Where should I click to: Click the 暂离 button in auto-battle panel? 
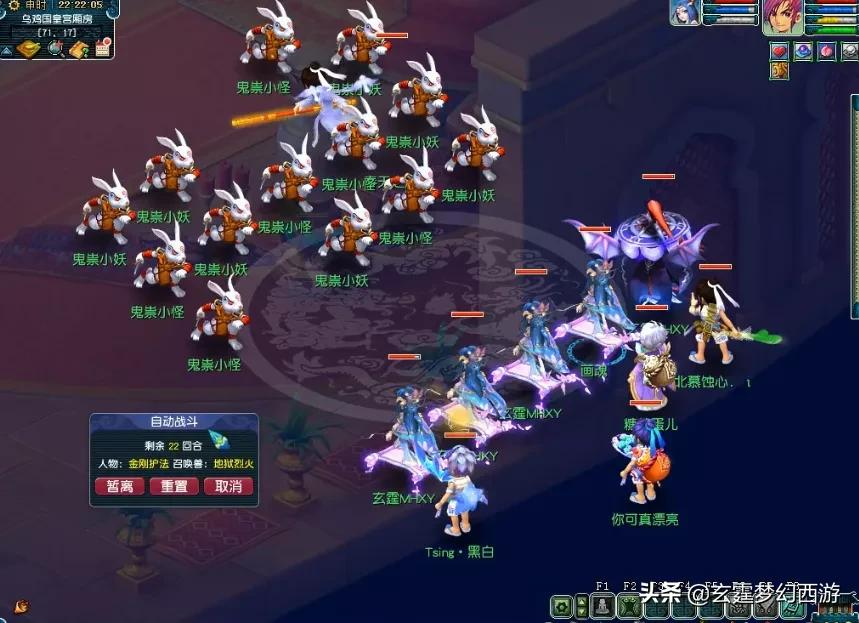(x=120, y=486)
